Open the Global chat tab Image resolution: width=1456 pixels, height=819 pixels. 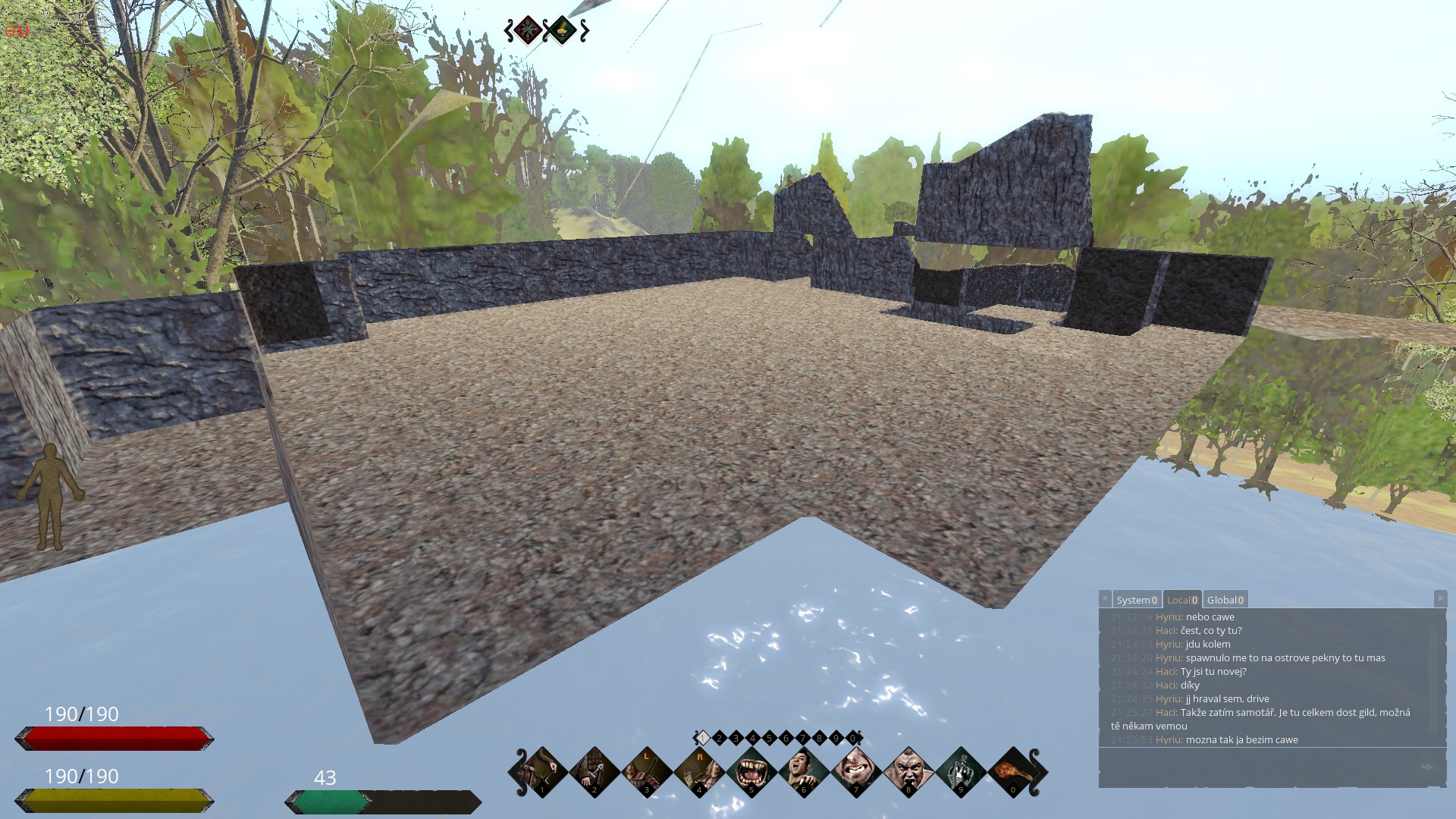coord(1225,600)
